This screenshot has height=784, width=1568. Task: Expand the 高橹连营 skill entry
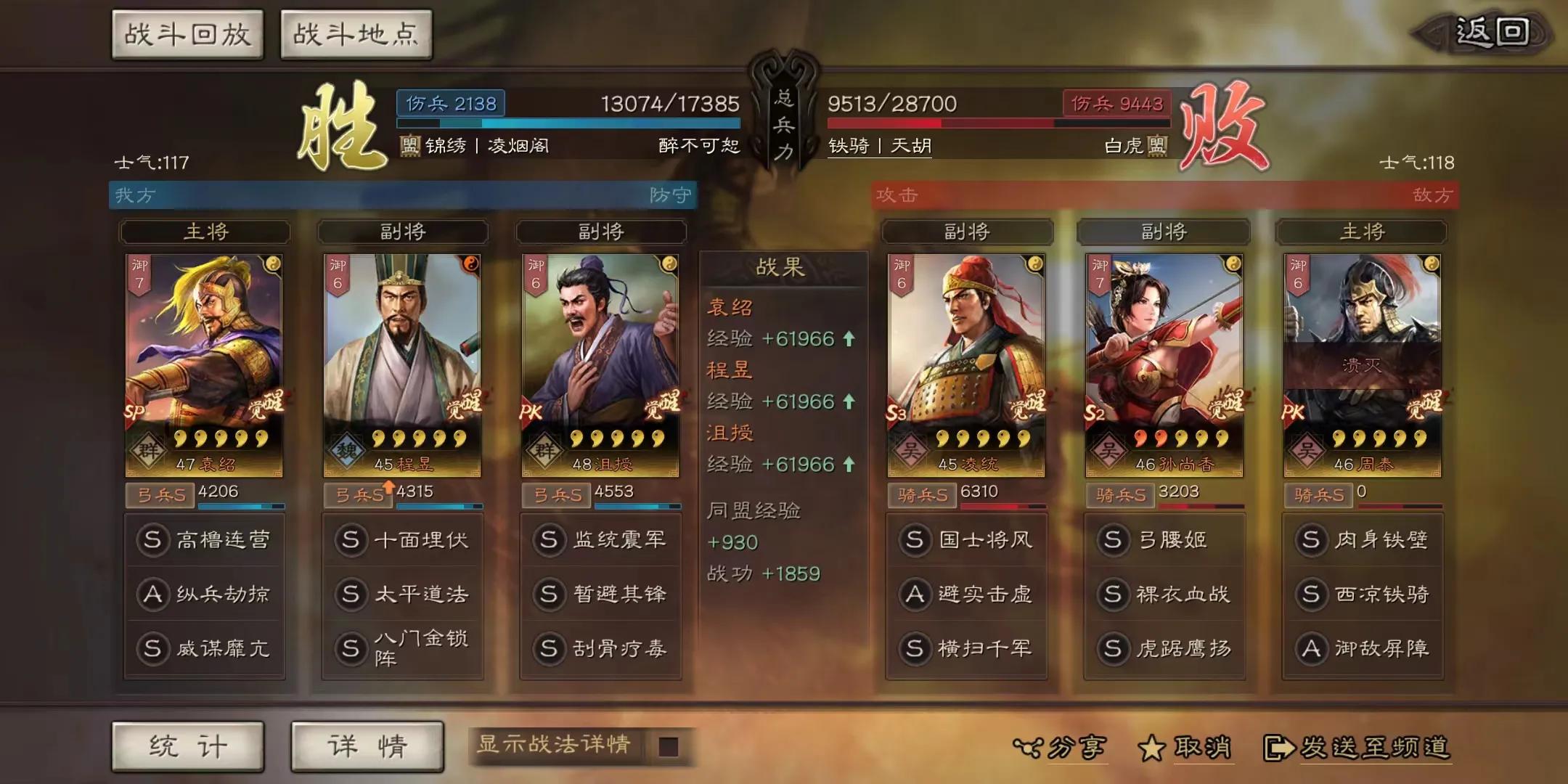(x=205, y=539)
